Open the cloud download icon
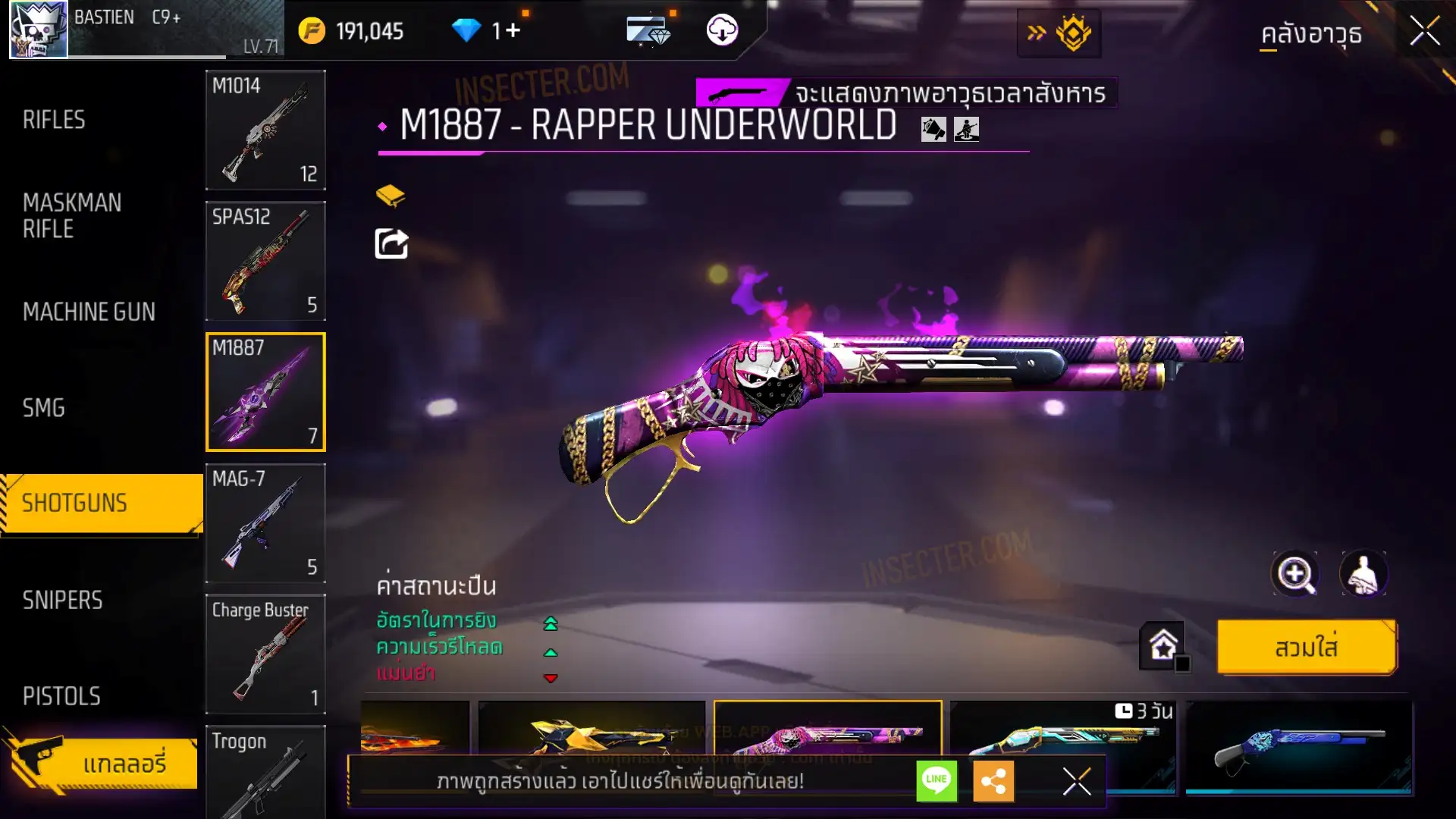Viewport: 1456px width, 819px height. pyautogui.click(x=722, y=30)
